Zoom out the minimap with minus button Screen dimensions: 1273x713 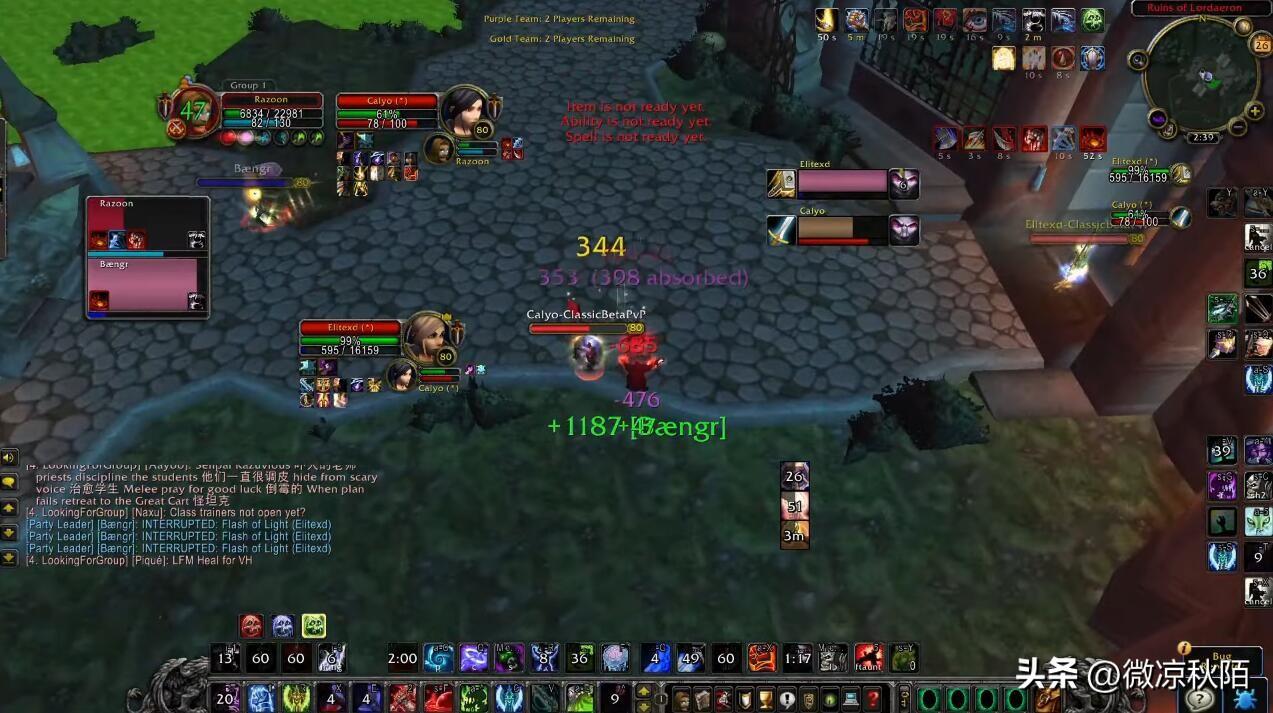(1238, 127)
